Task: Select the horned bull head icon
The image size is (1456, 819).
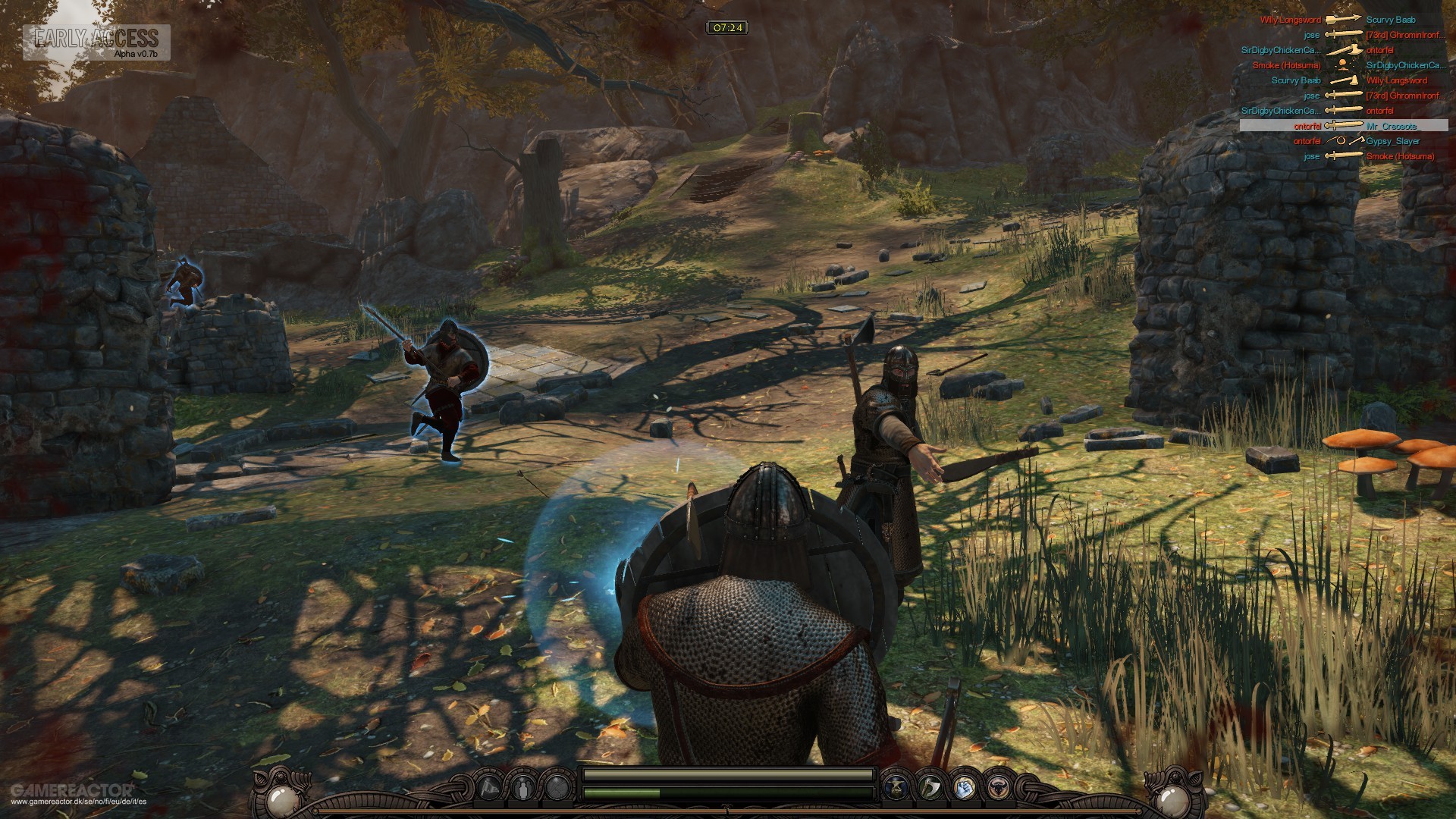Action: click(997, 786)
